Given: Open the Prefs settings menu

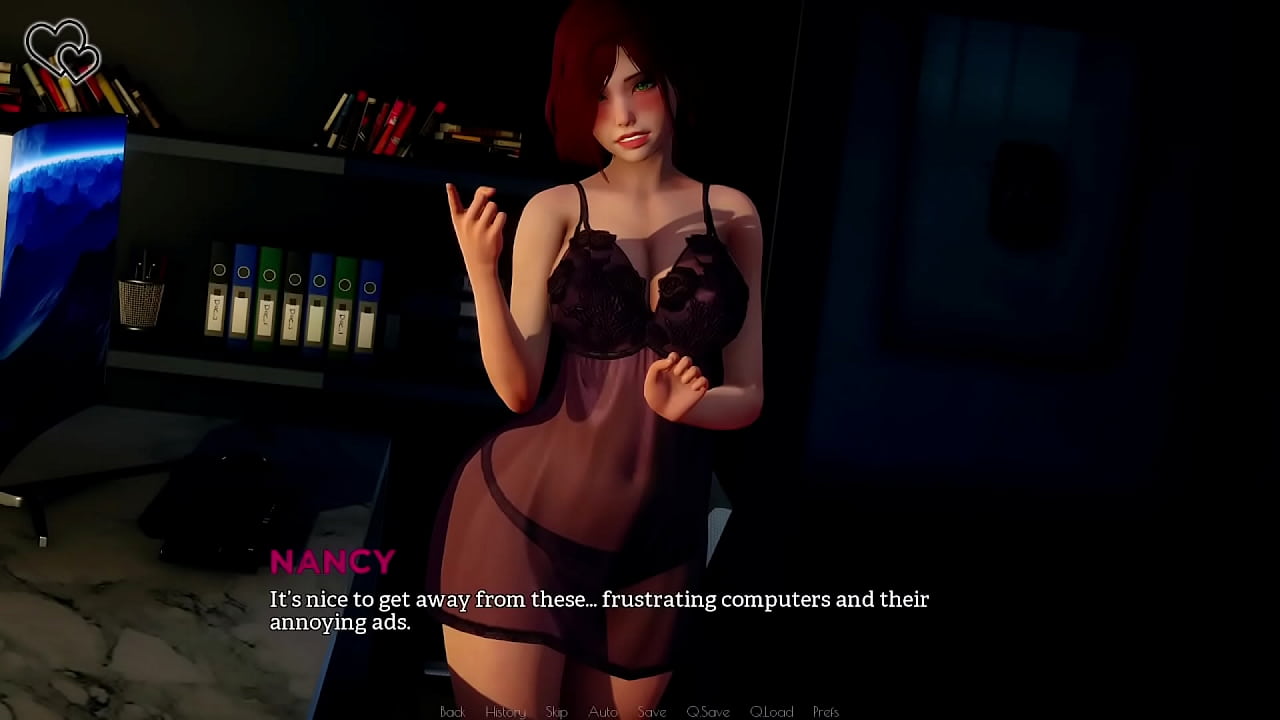Looking at the screenshot, I should click(x=827, y=712).
